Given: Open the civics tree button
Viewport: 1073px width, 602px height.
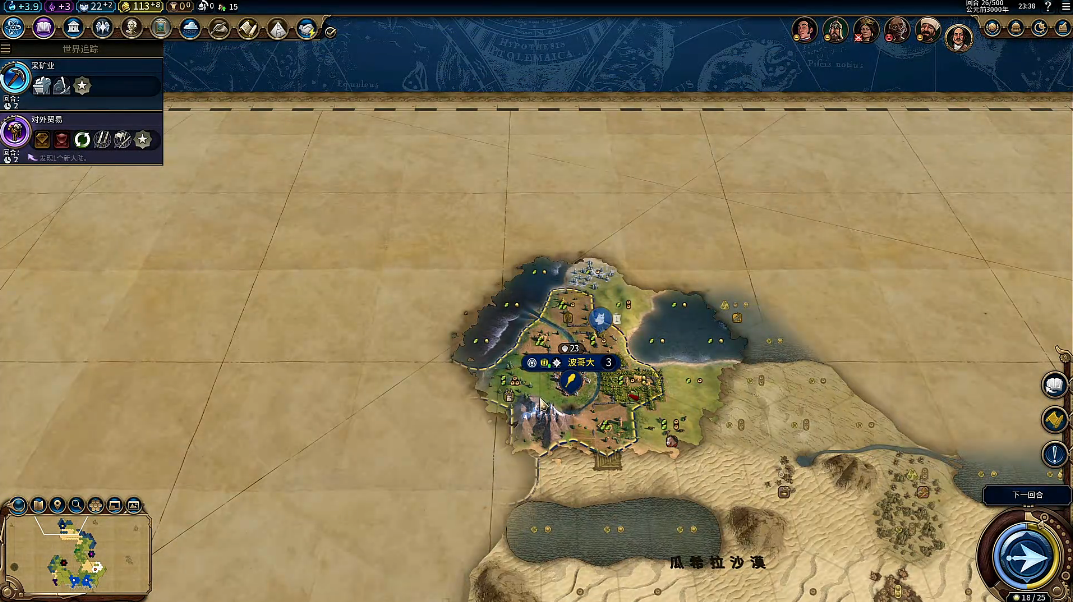Looking at the screenshot, I should click(43, 28).
